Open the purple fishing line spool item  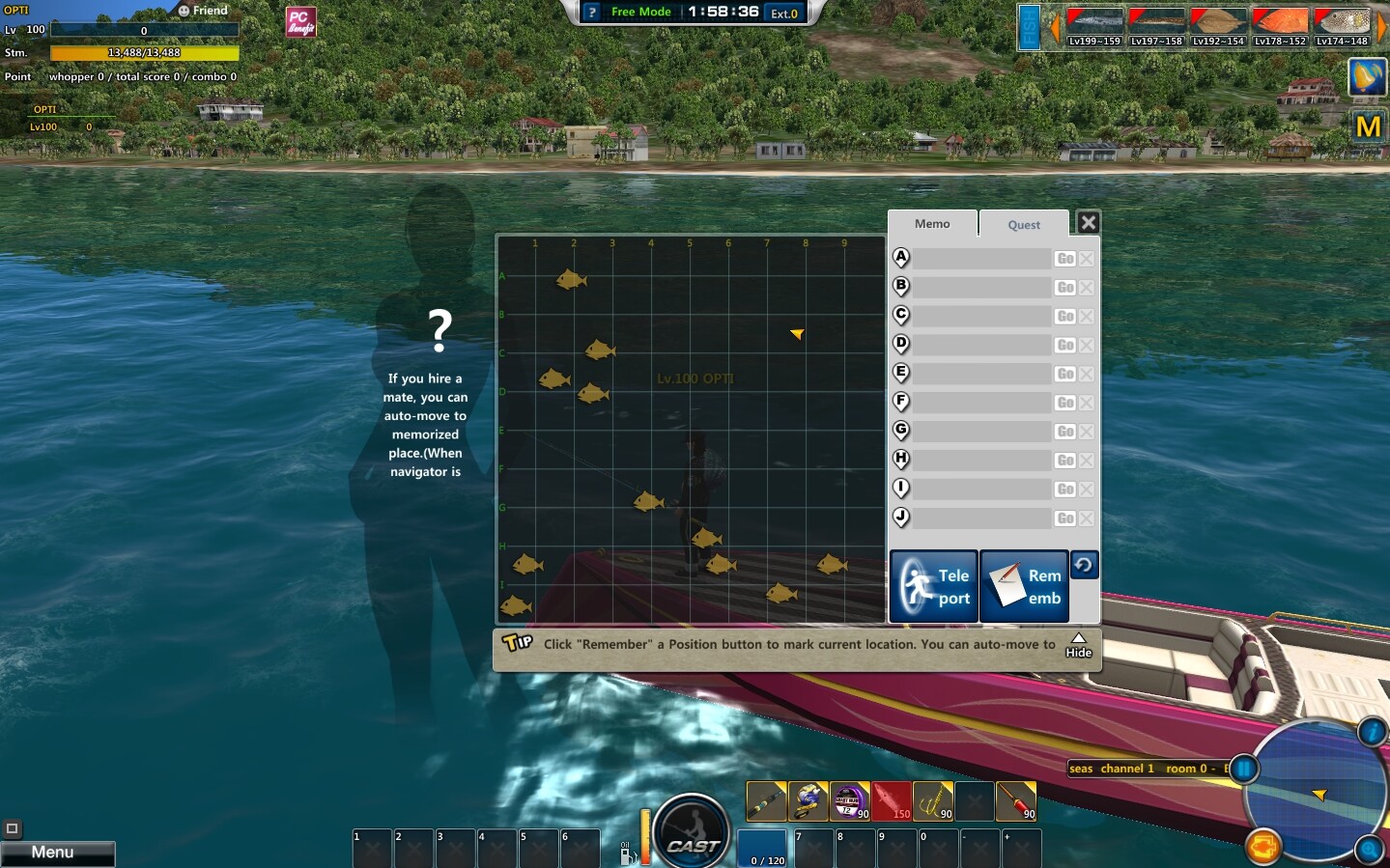point(850,801)
